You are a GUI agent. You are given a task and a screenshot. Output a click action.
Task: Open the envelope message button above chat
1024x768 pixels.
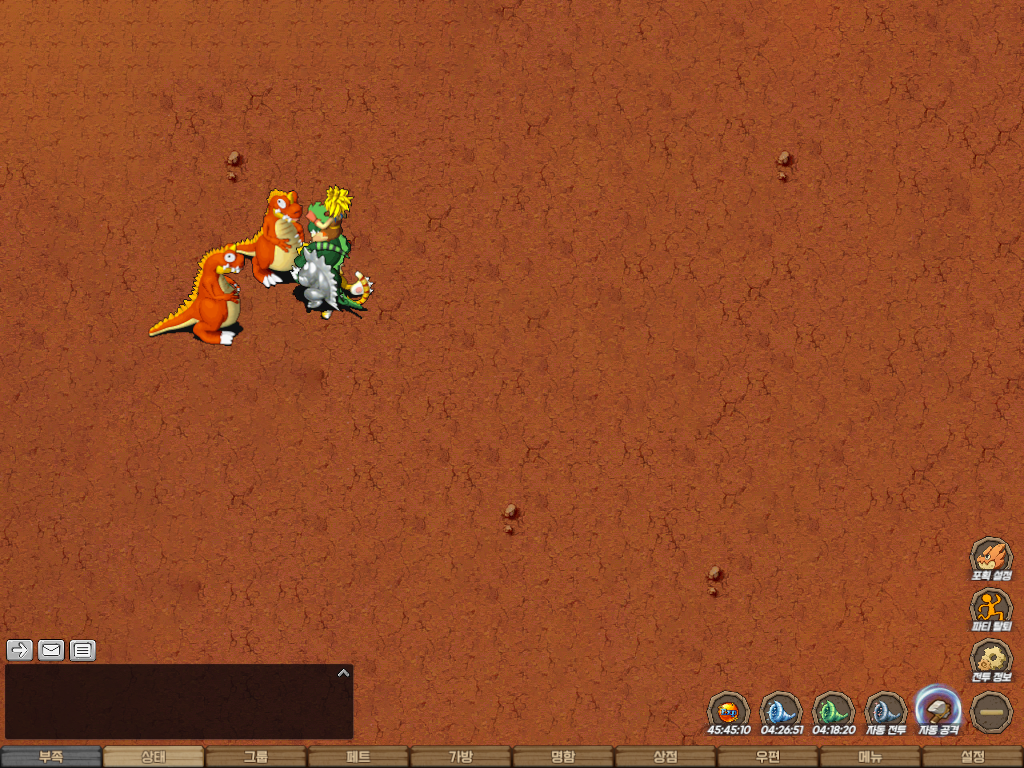click(x=51, y=650)
